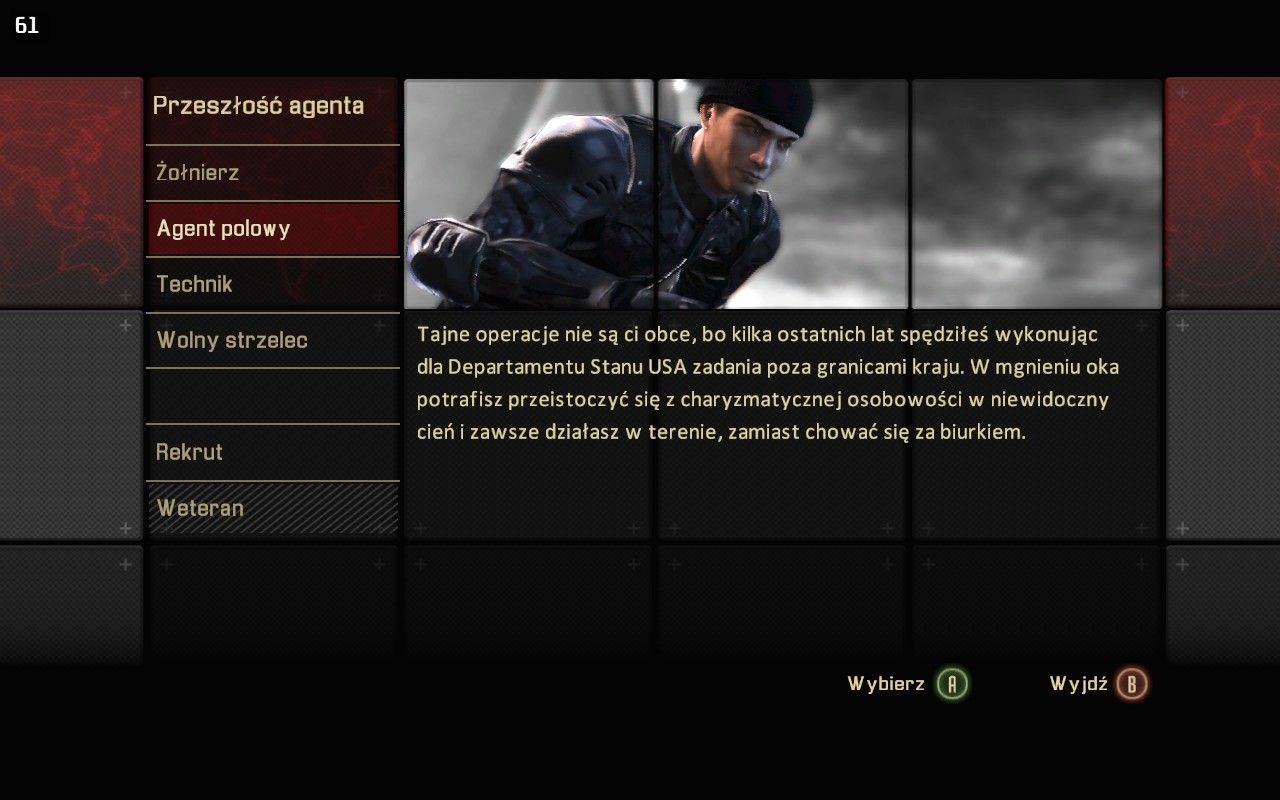Click the grayscale clouds panel on the right

(1035, 190)
